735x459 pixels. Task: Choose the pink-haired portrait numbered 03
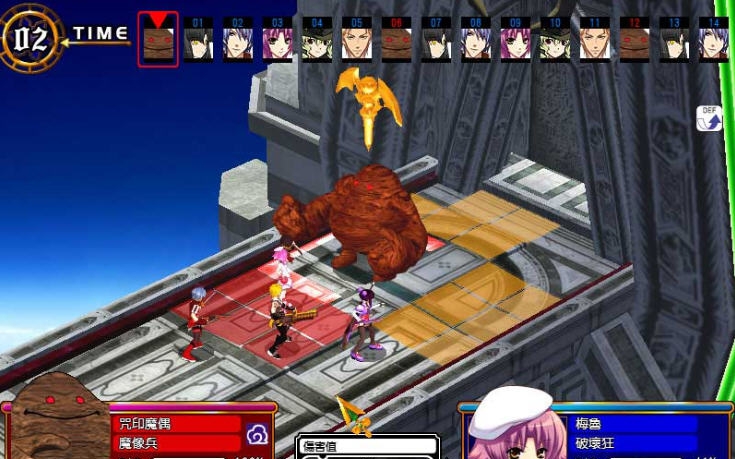277,41
